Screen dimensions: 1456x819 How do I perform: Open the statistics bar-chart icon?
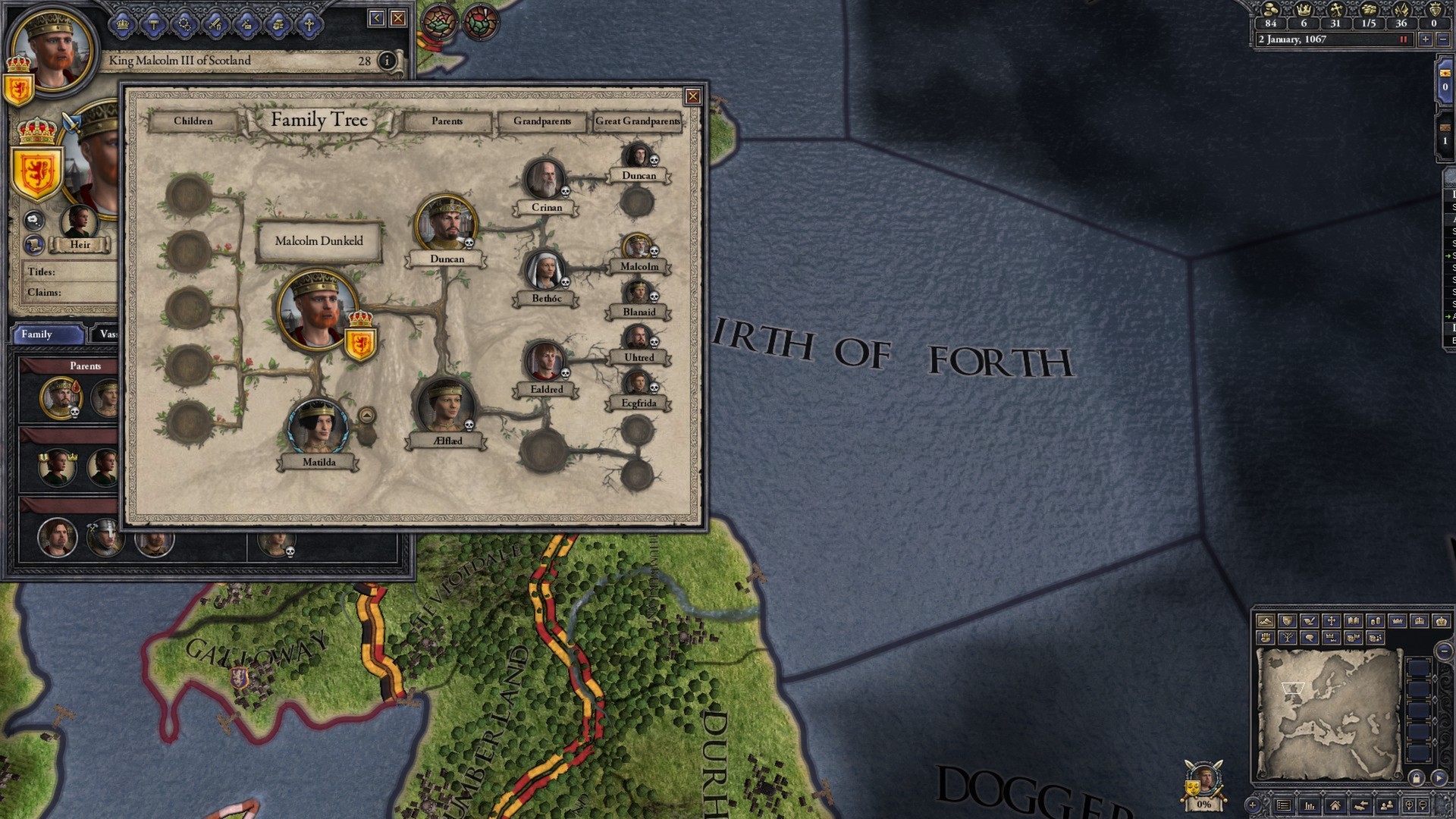[x=1309, y=807]
